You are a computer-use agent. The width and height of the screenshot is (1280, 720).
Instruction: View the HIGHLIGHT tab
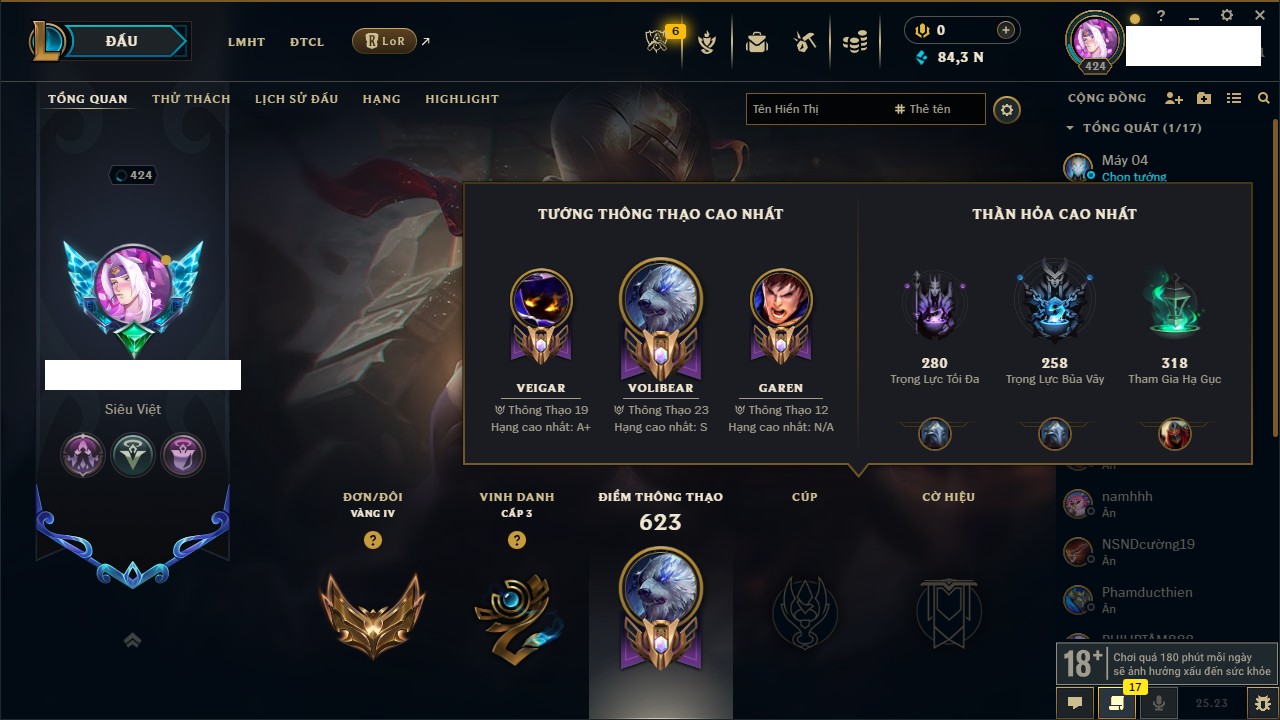(x=461, y=99)
